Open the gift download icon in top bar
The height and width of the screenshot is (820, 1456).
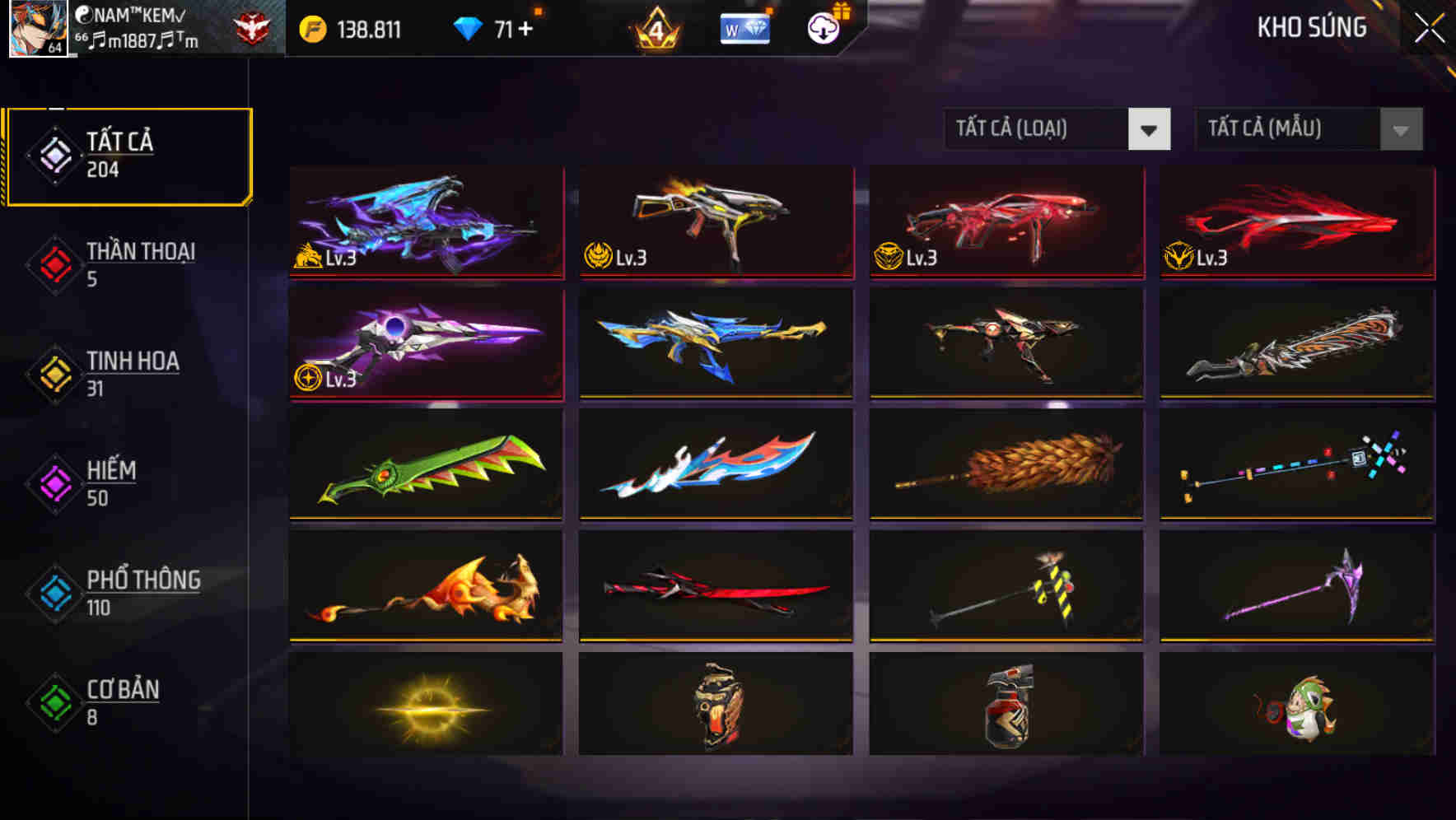pyautogui.click(x=823, y=28)
